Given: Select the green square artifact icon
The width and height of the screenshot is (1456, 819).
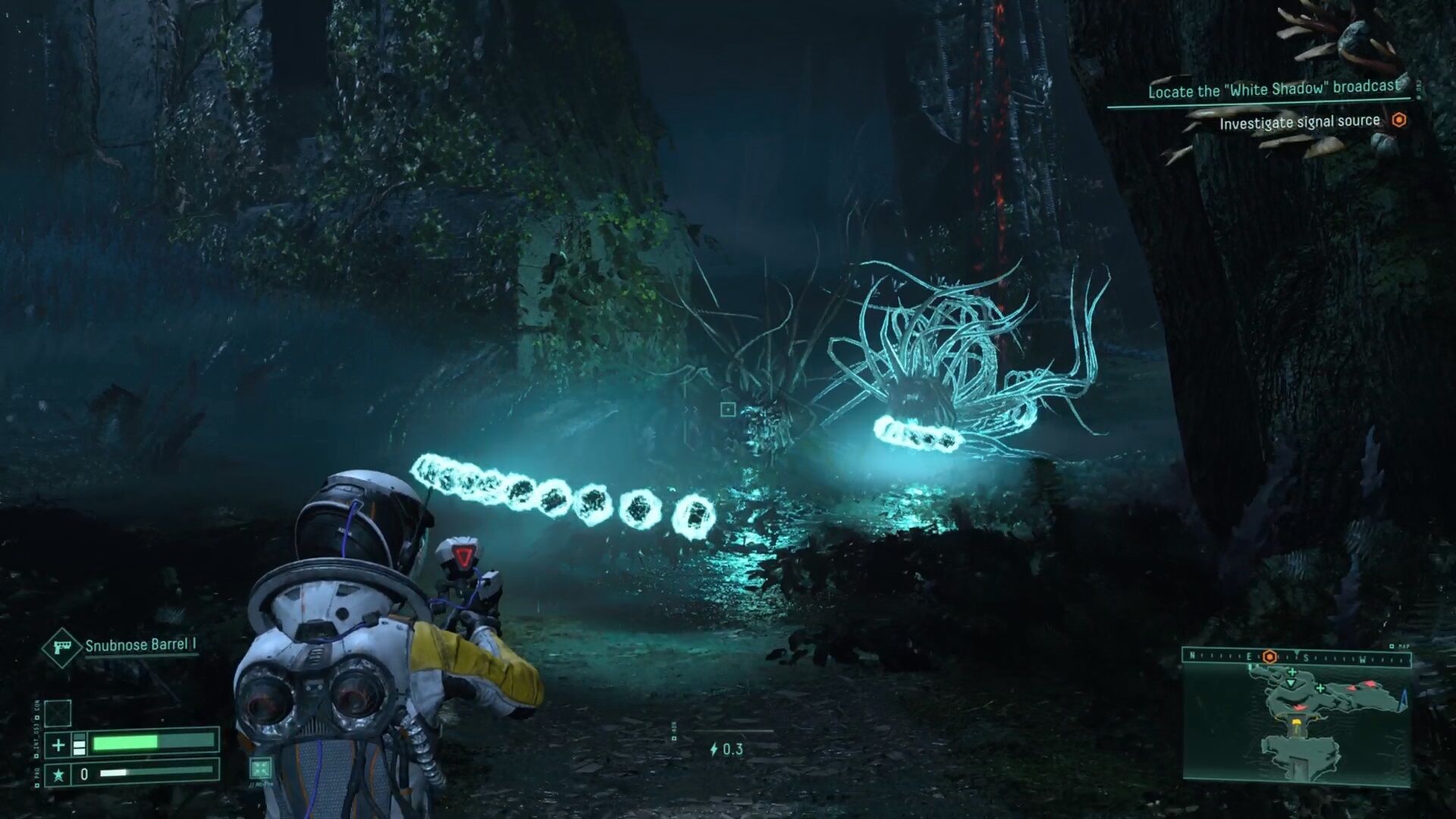Looking at the screenshot, I should [x=260, y=768].
